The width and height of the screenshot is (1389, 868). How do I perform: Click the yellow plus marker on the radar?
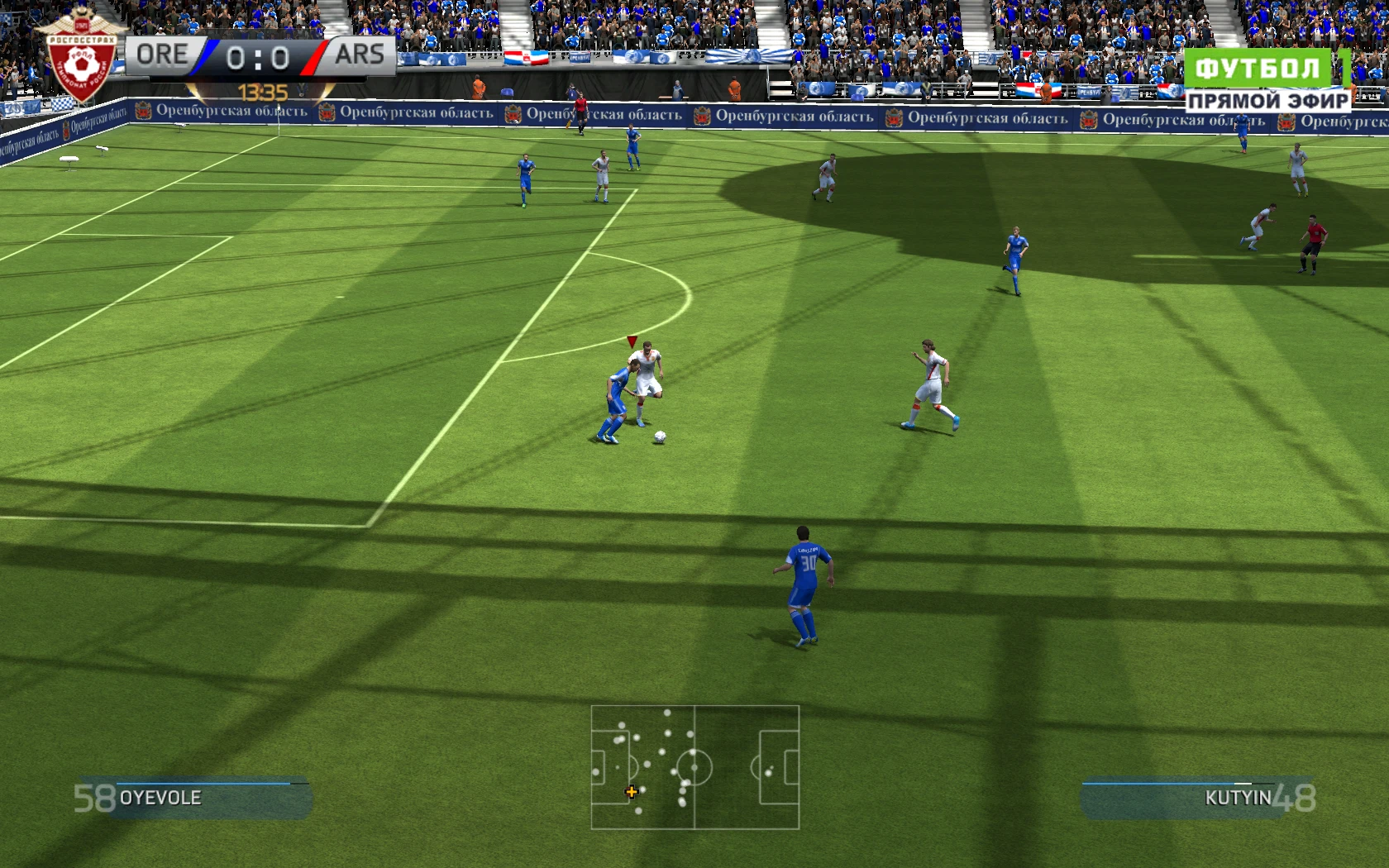pos(631,791)
